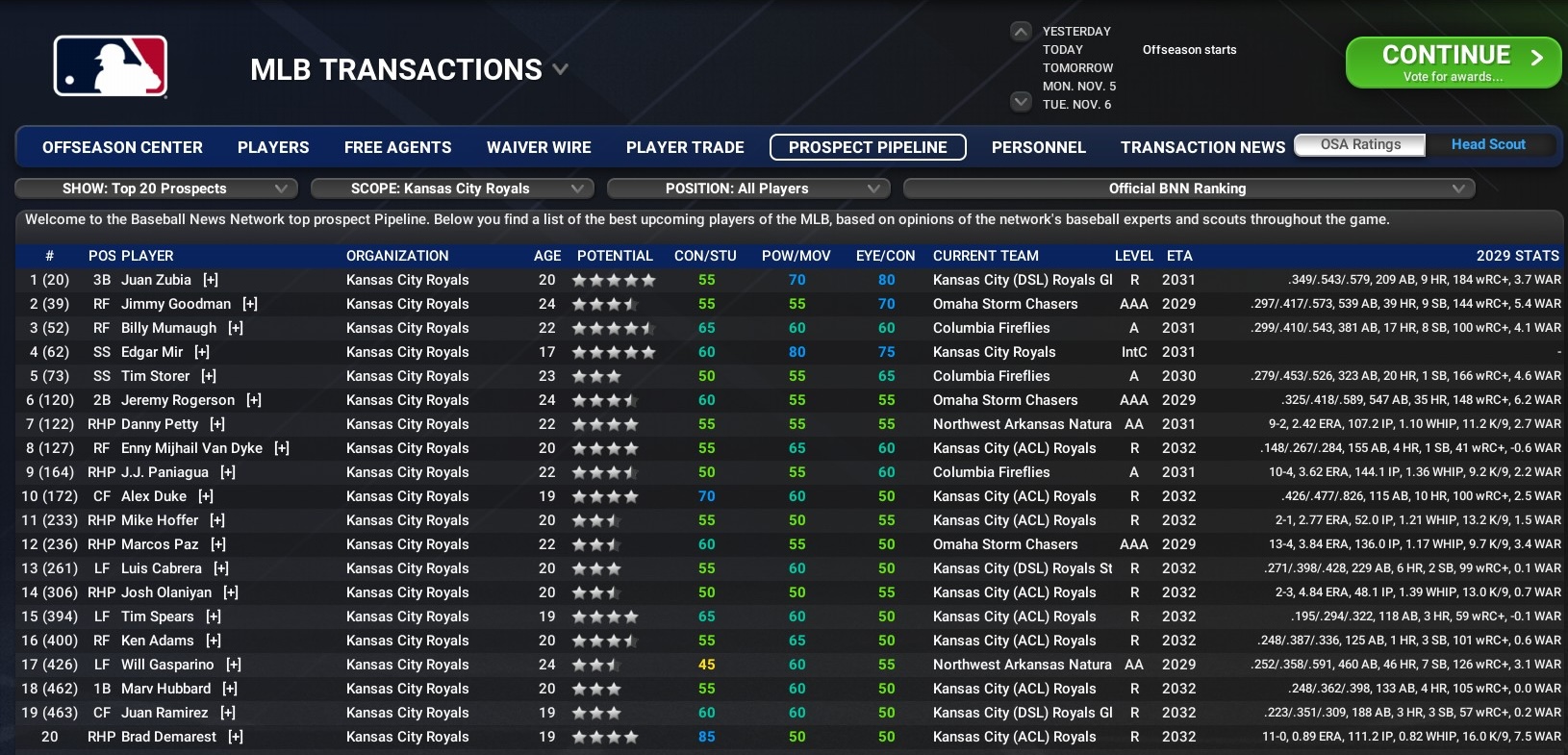This screenshot has width=1568, height=755.
Task: Select prospect Jimmy Goodman's name
Action: pos(178,304)
